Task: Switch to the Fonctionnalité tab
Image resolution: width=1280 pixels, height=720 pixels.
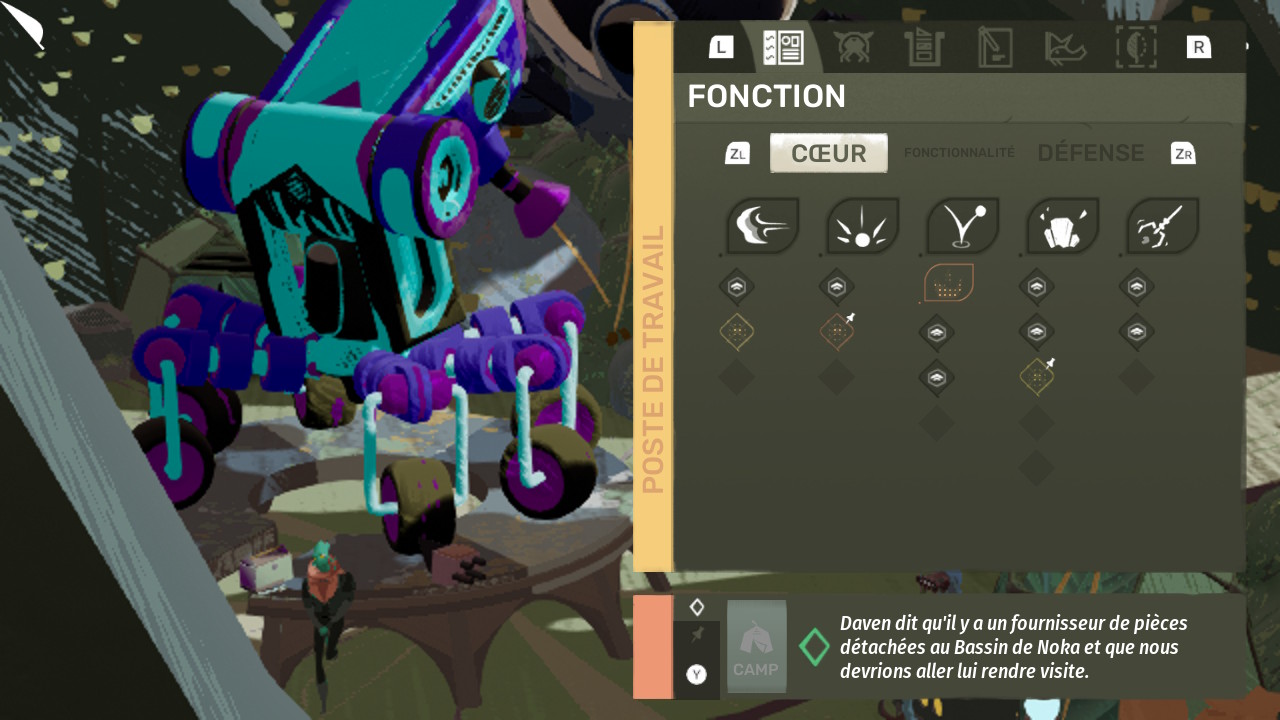Action: 959,153
